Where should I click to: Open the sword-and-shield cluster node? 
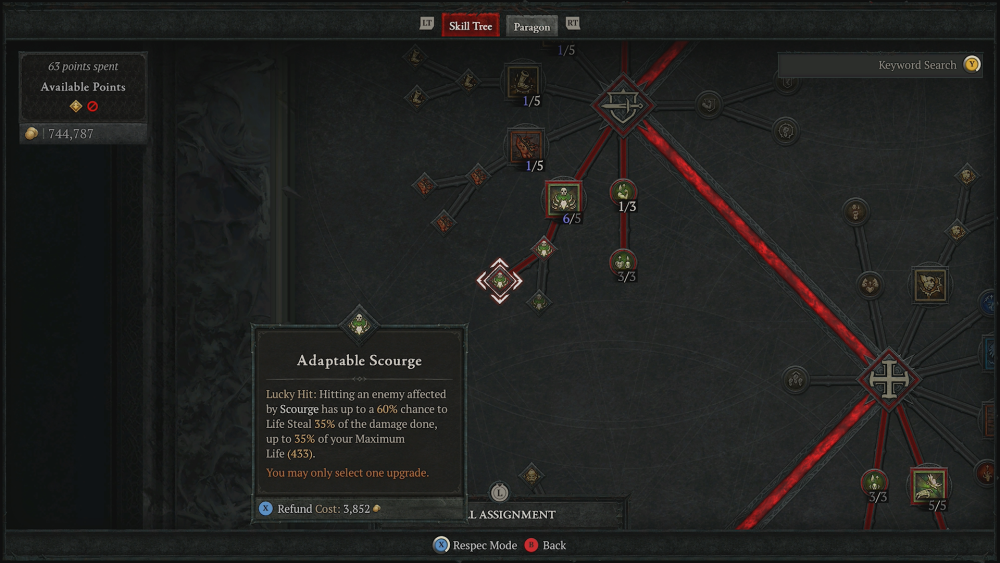click(623, 103)
